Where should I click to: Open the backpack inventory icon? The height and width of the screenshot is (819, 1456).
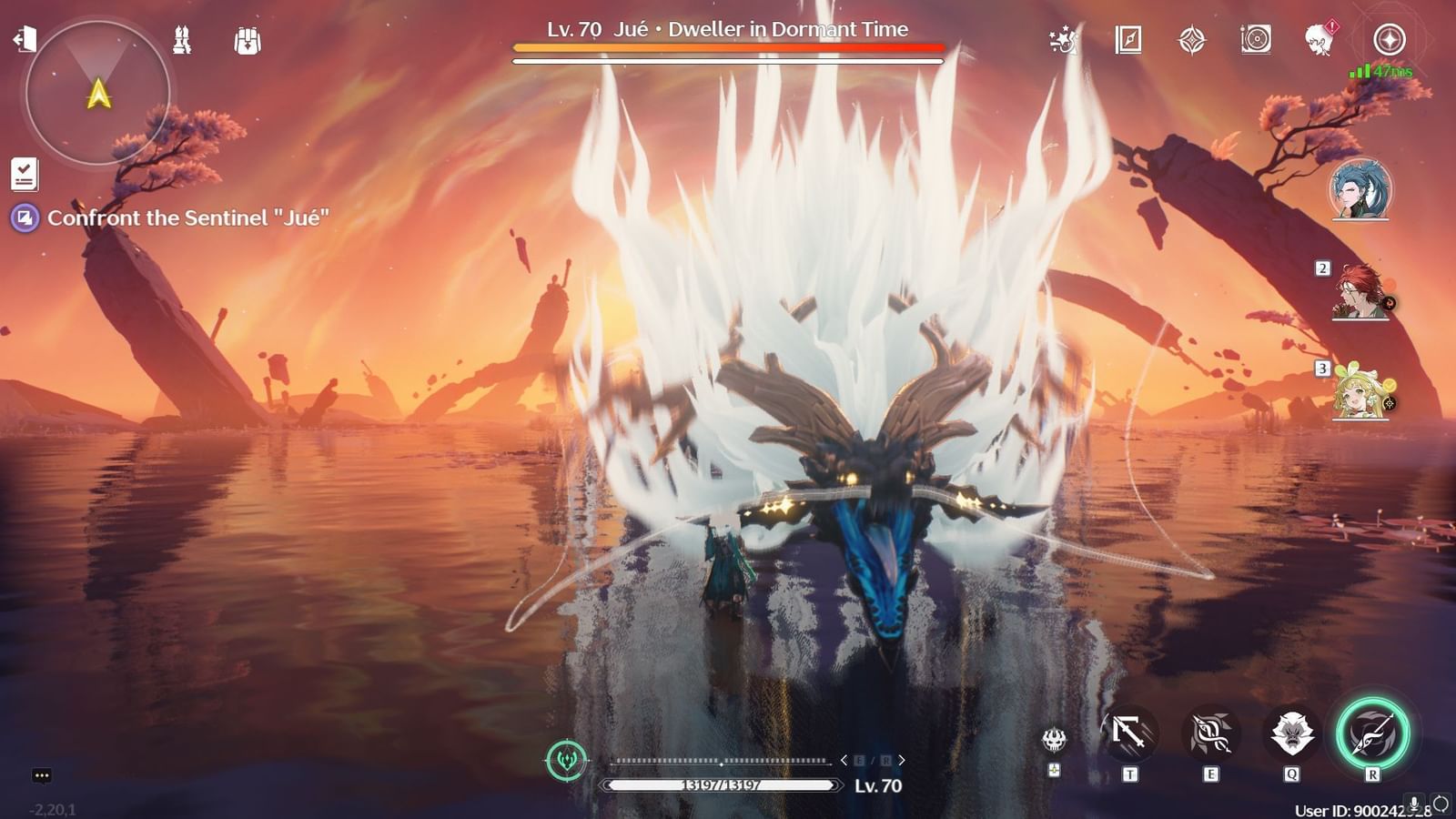click(x=247, y=40)
